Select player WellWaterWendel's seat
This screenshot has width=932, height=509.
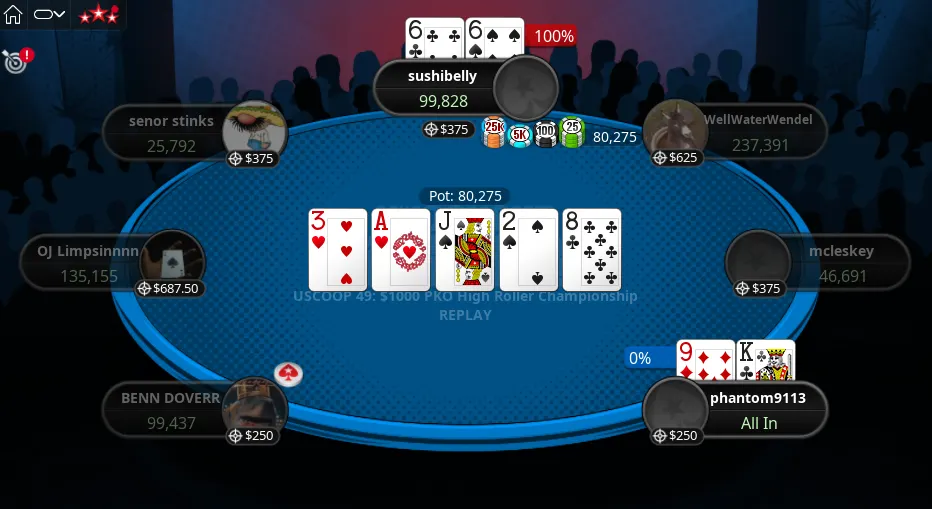757,132
